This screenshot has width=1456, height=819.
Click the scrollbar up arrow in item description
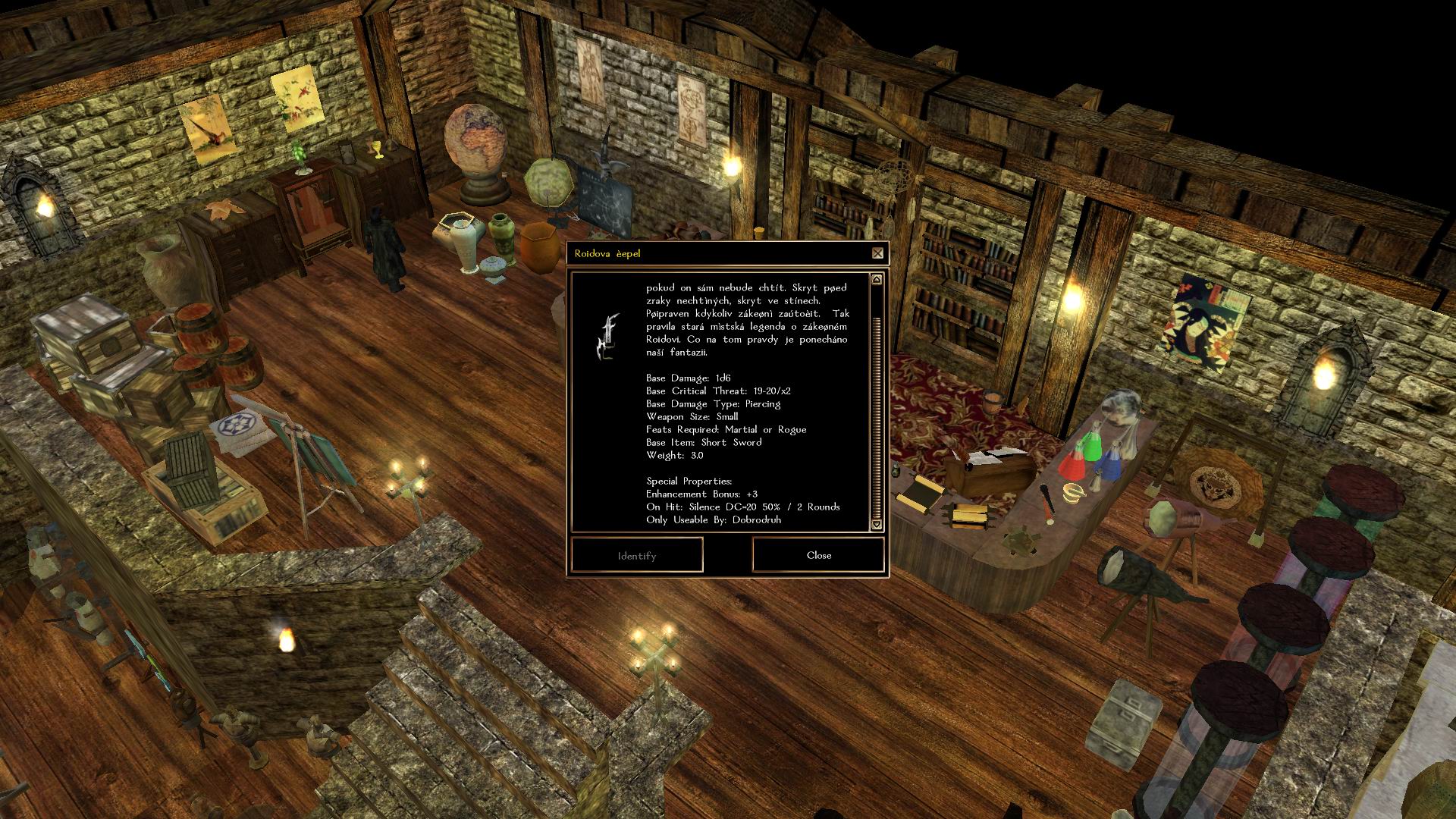877,280
